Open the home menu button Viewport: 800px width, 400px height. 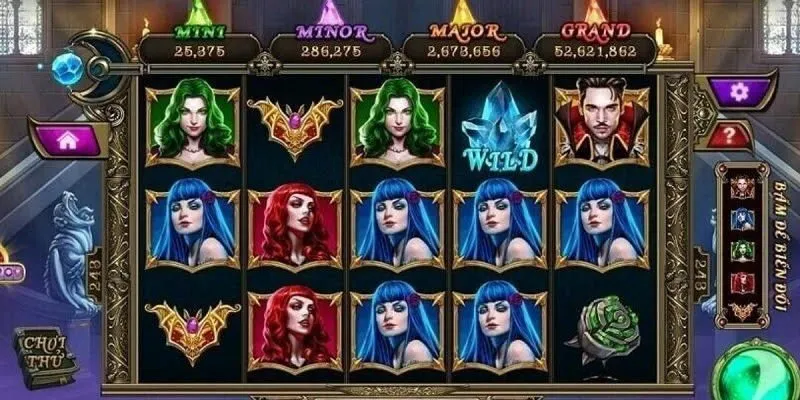(67, 141)
